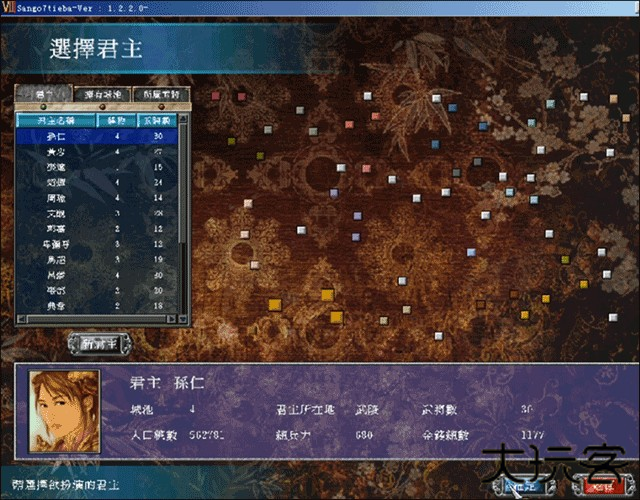Click the ruler list horizontal scrollbar
Screen dimensions: 640x500
click(97, 320)
